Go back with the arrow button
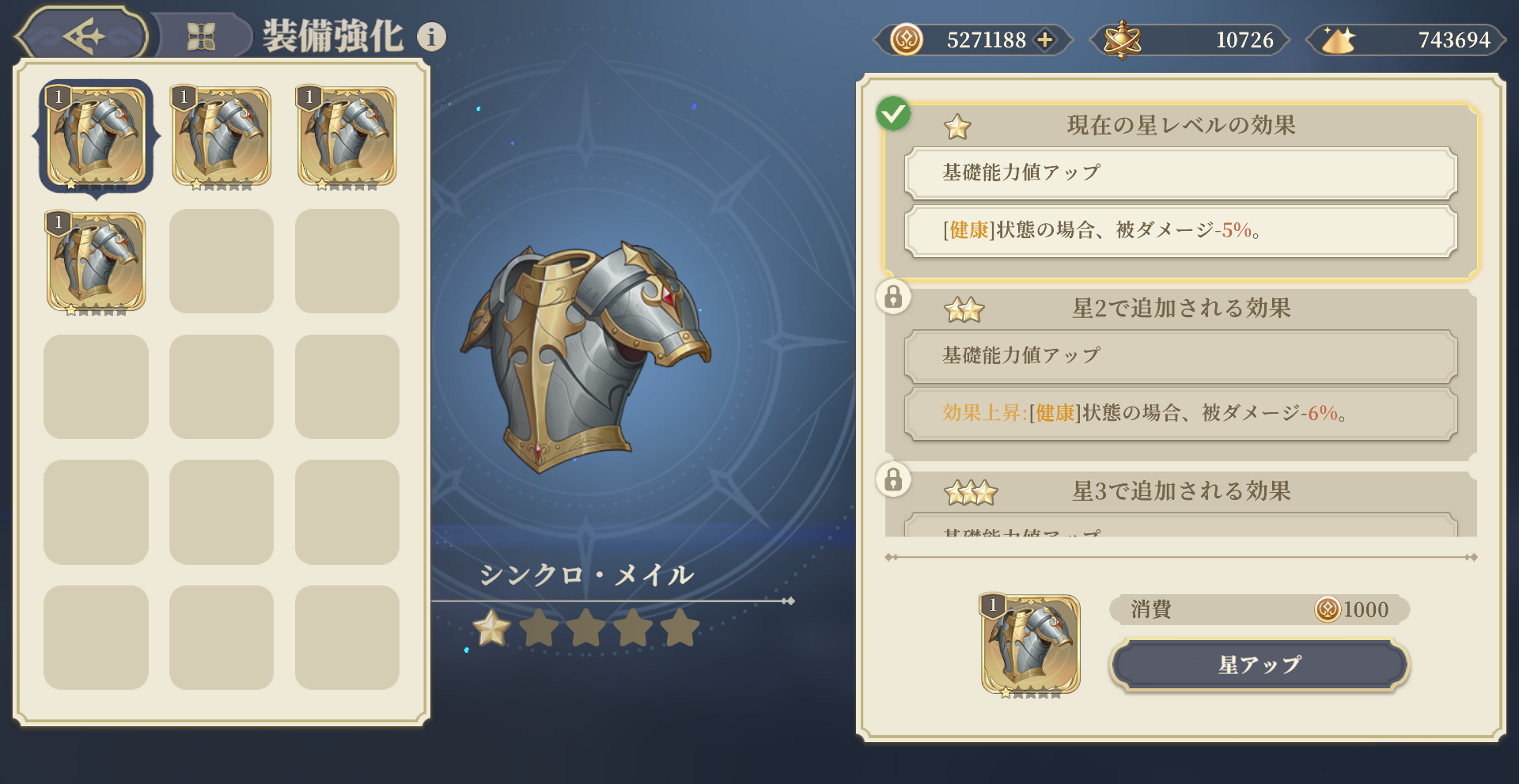Viewport: 1519px width, 784px height. click(83, 36)
